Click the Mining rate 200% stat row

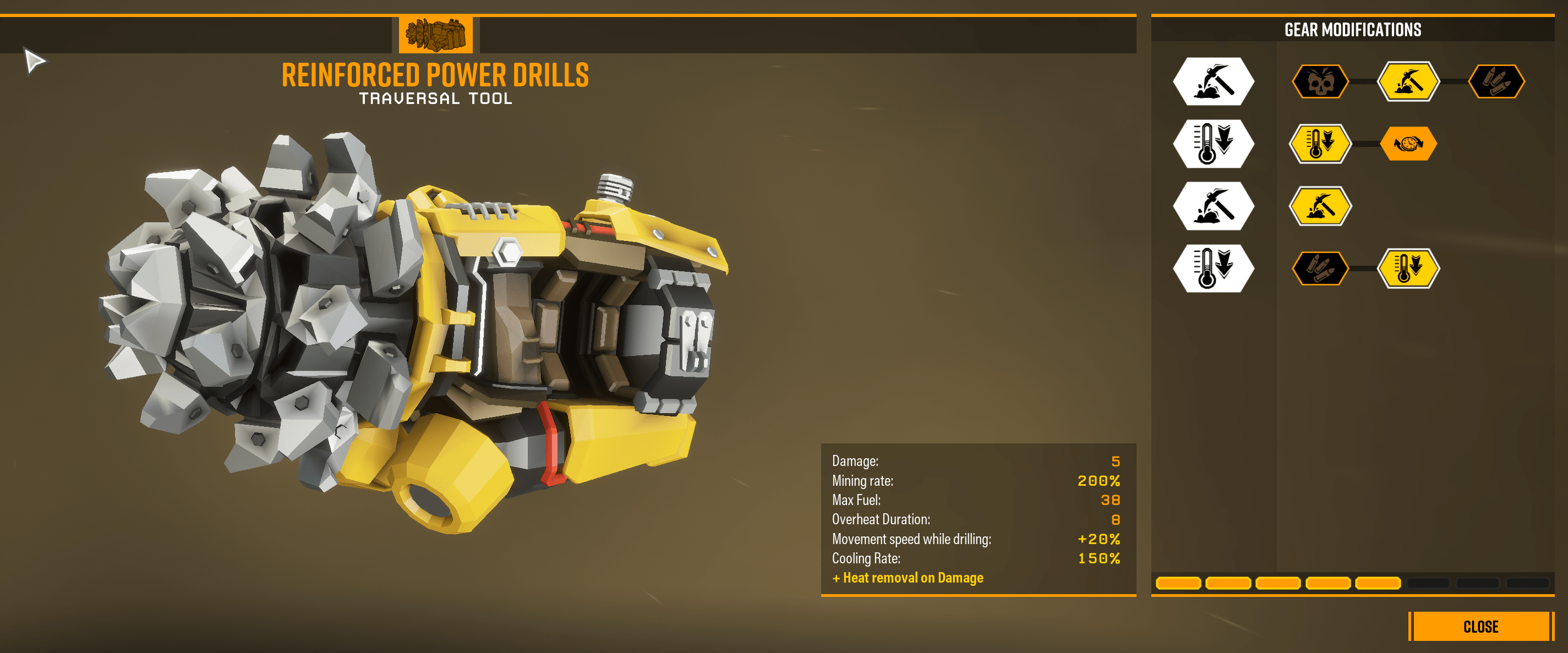click(x=974, y=480)
